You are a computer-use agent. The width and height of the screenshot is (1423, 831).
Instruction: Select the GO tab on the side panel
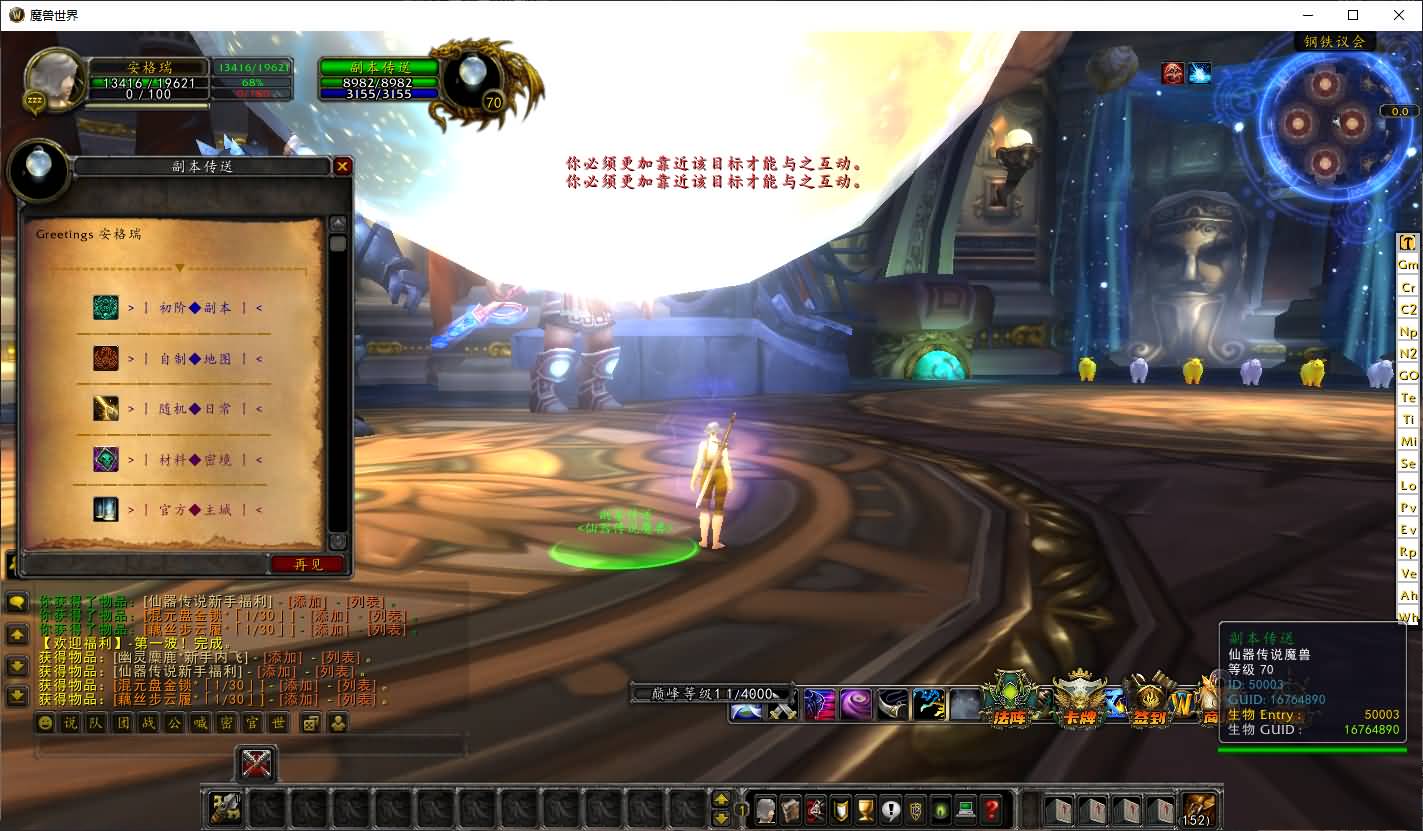1408,376
